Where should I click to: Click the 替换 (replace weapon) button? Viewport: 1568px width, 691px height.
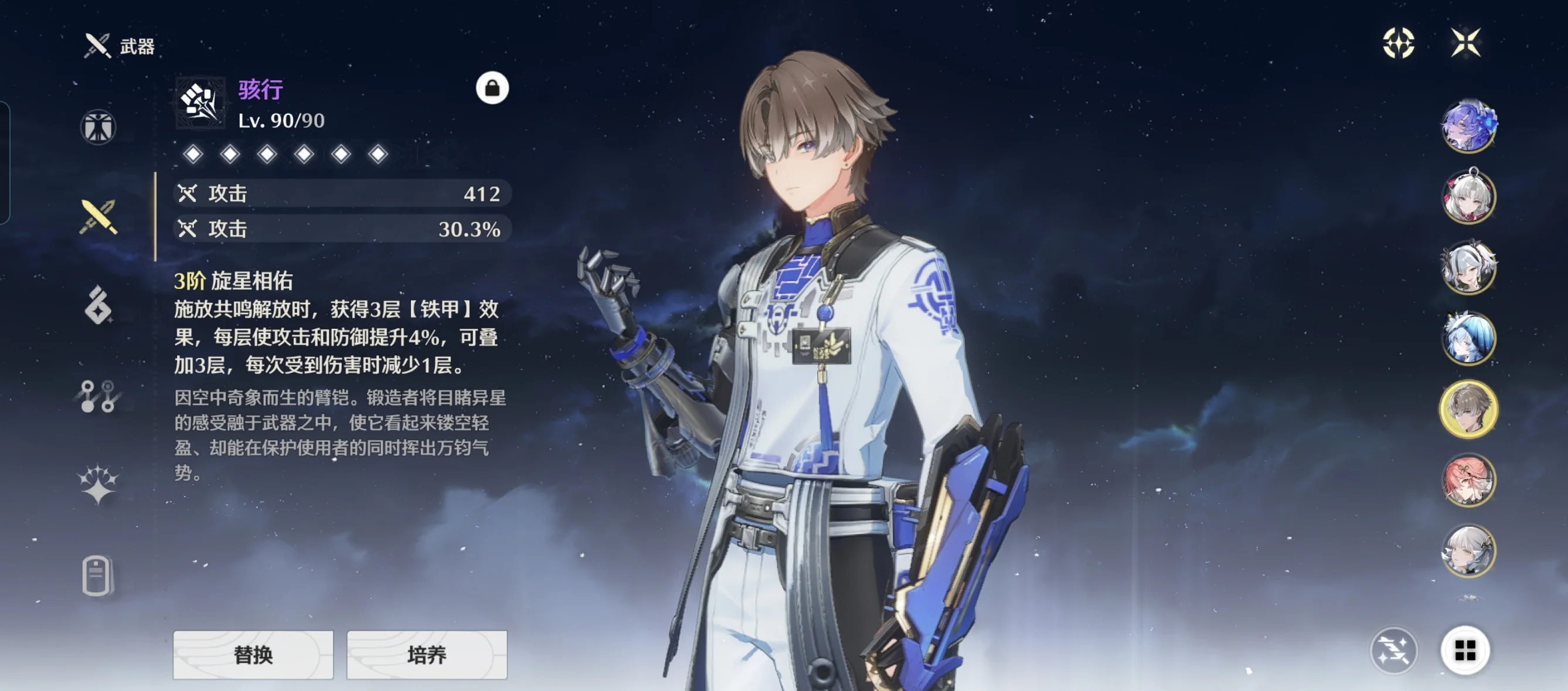[x=253, y=655]
